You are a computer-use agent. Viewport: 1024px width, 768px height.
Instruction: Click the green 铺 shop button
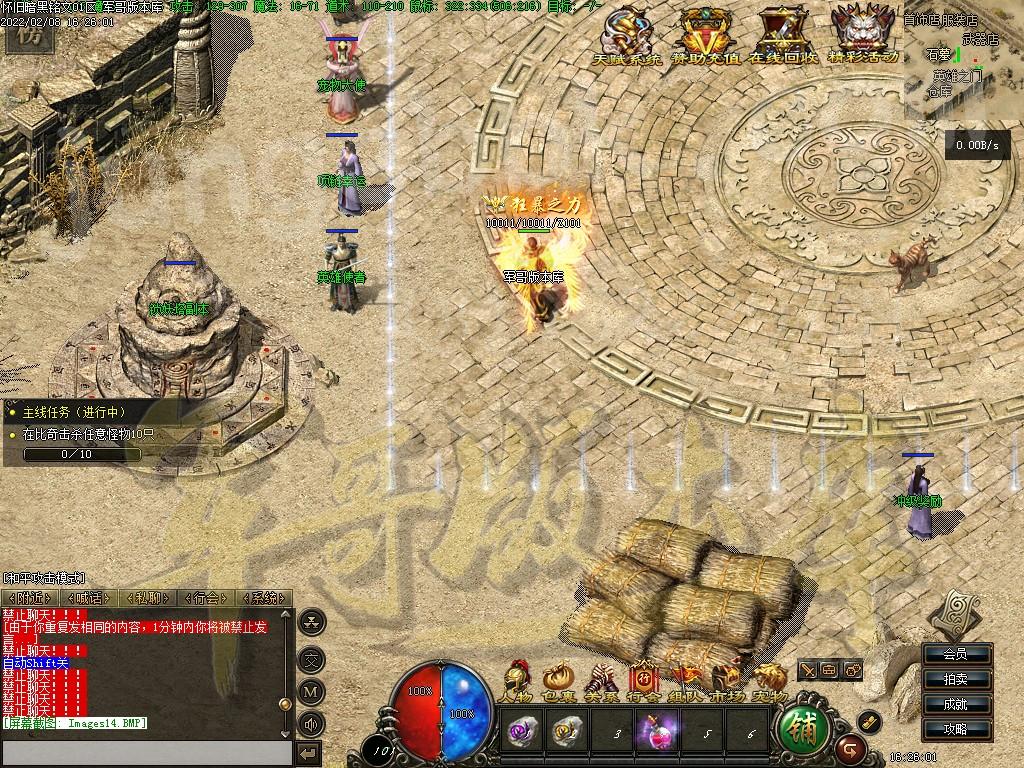click(803, 730)
